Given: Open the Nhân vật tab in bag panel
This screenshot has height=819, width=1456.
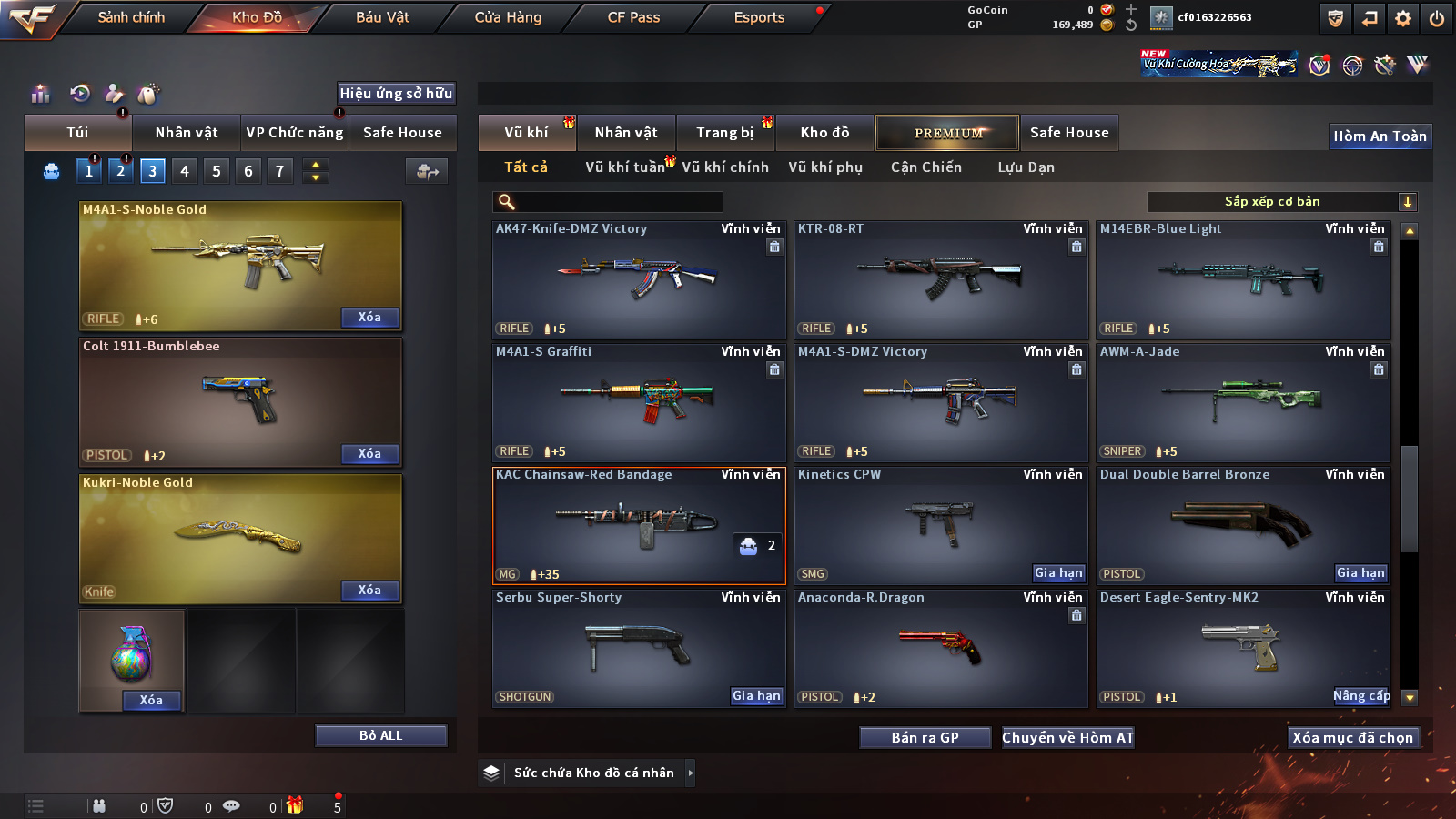Looking at the screenshot, I should 186,133.
